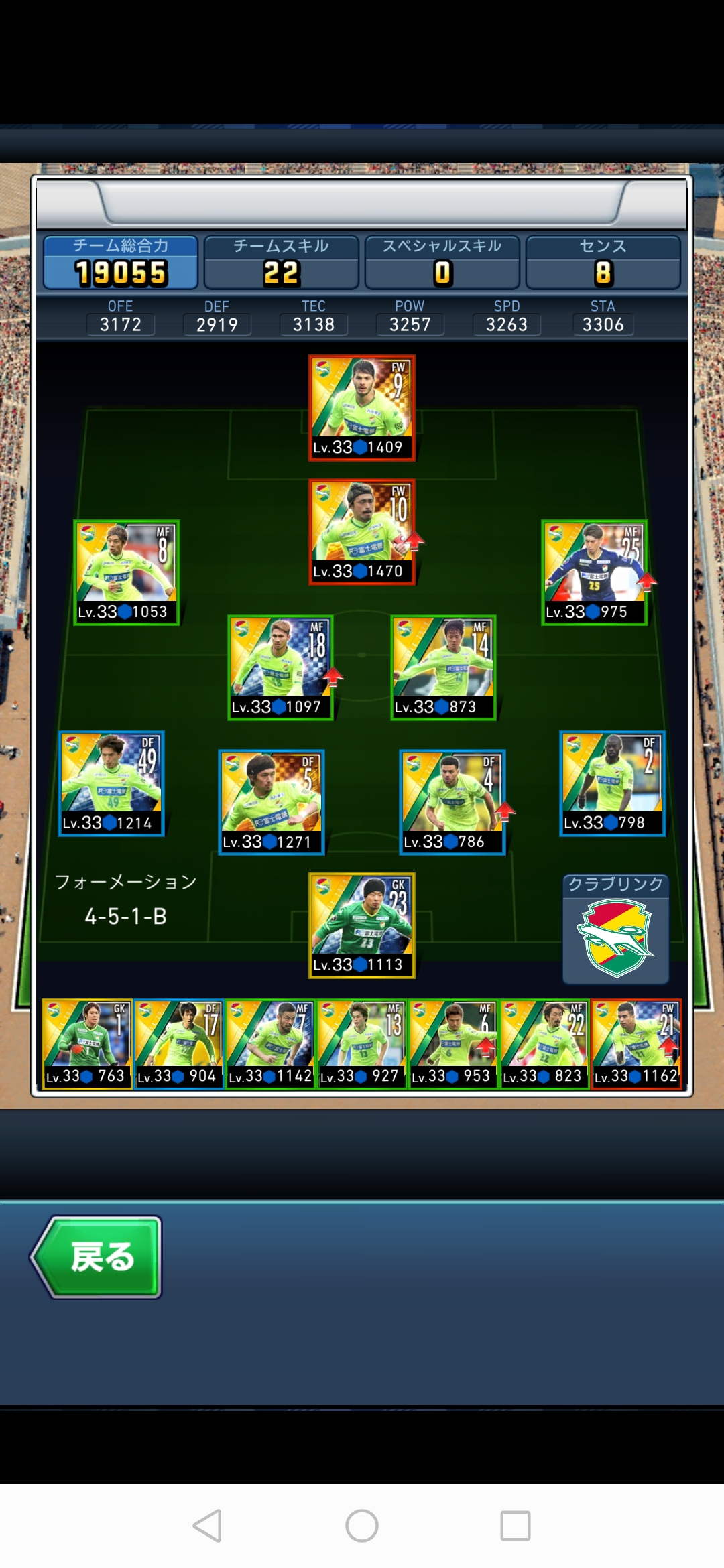The image size is (724, 1568).
Task: Pick the bench GK number 1 card
Action: tap(86, 1044)
